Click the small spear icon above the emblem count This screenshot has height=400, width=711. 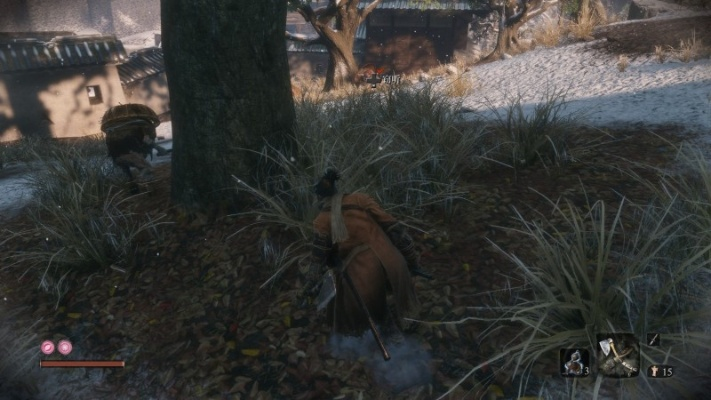pyautogui.click(x=654, y=340)
